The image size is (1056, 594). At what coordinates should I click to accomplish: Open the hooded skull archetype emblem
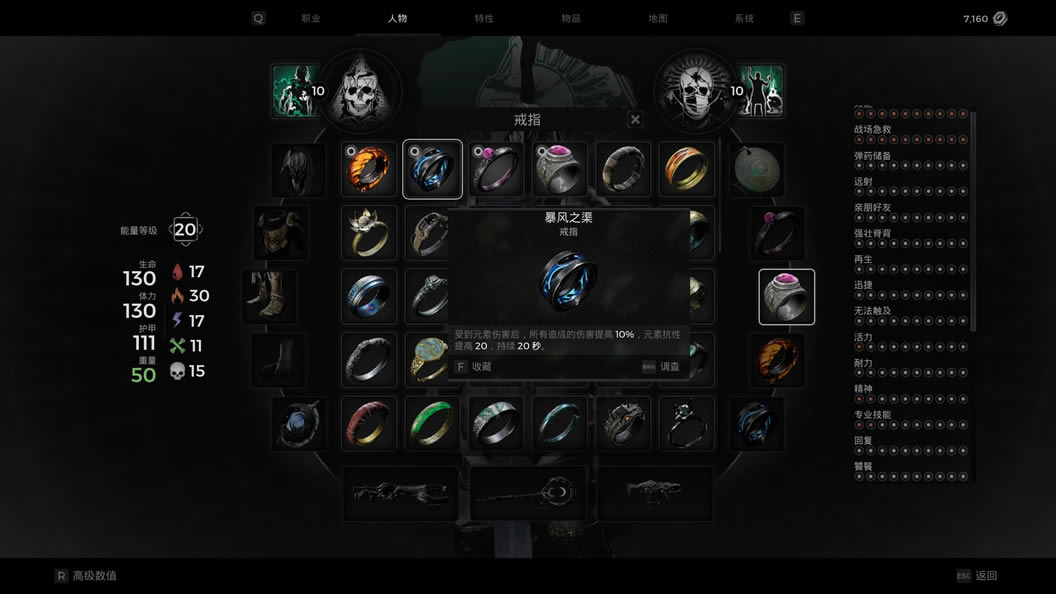360,92
